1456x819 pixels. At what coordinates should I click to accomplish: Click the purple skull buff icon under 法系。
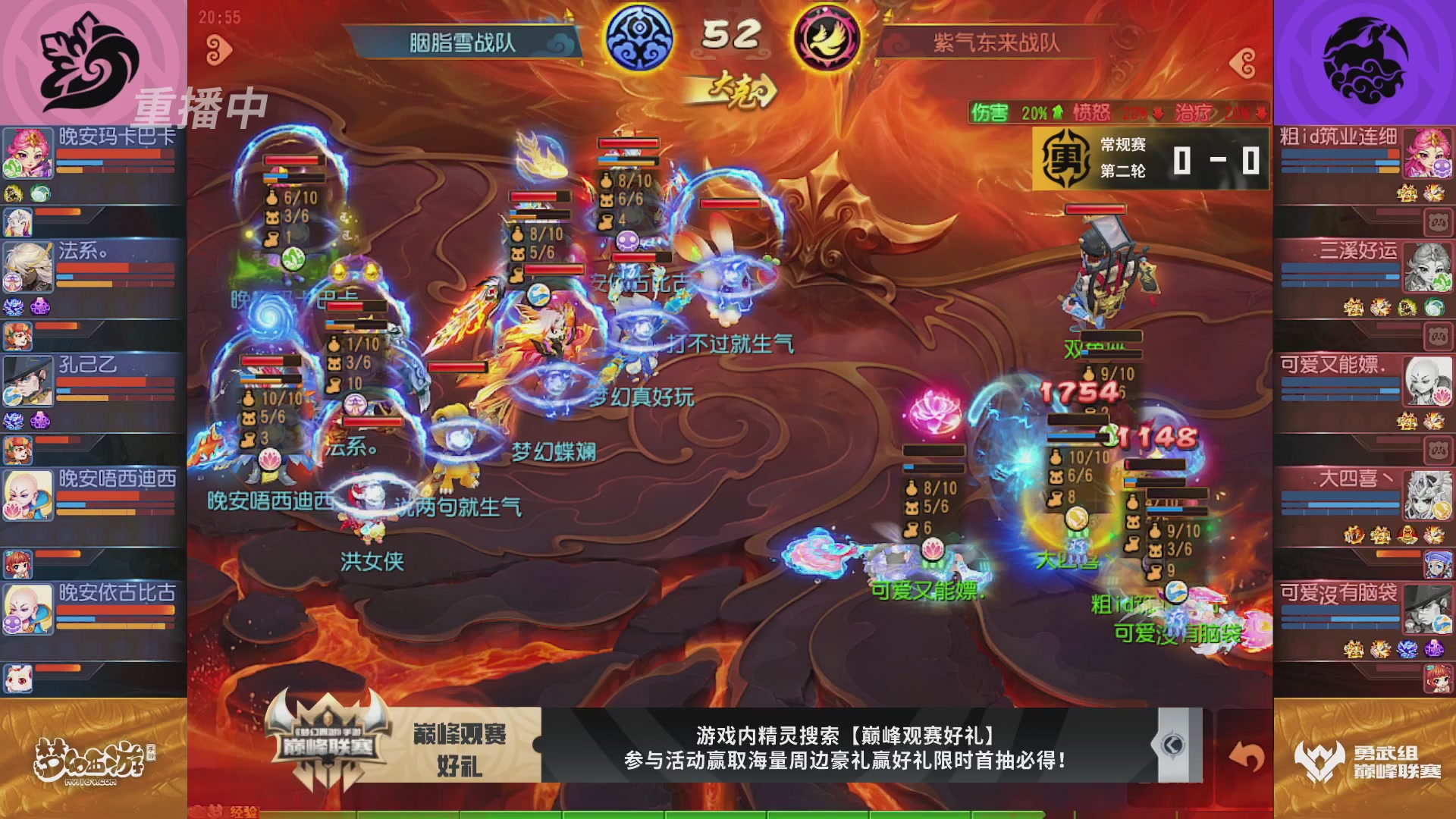click(x=42, y=306)
